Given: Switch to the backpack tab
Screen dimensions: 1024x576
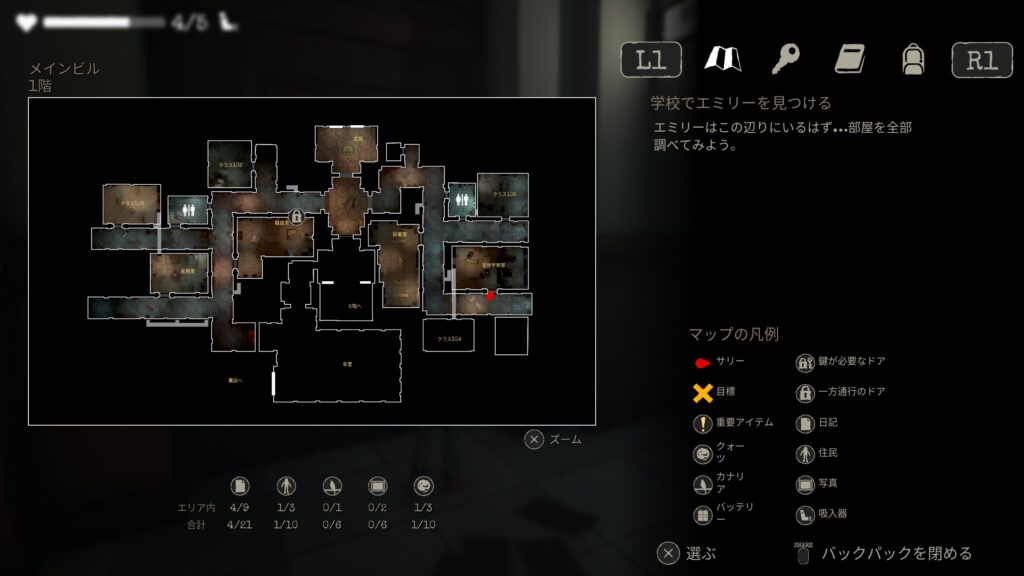Looking at the screenshot, I should [x=912, y=59].
